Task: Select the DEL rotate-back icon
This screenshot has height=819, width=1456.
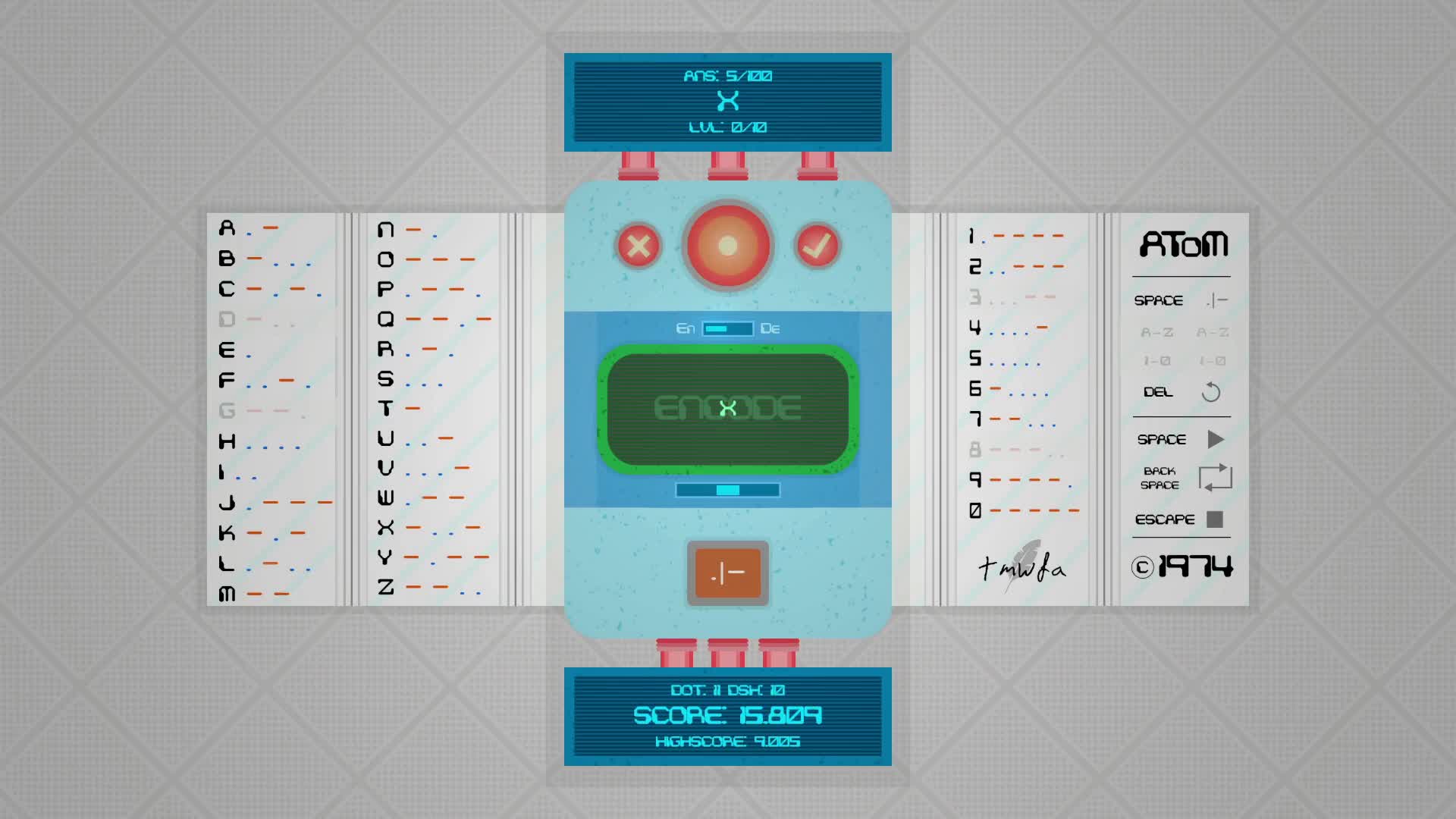Action: [1211, 394]
